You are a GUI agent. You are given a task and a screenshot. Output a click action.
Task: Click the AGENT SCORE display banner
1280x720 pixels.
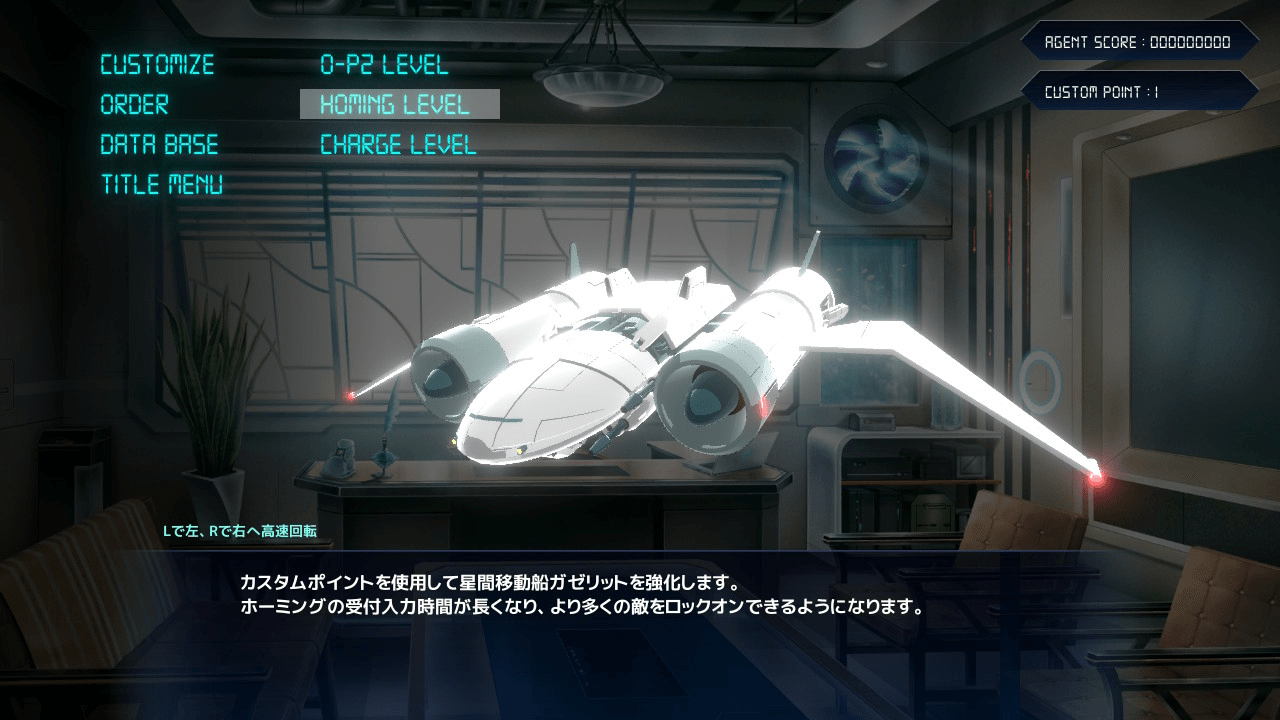pyautogui.click(x=1139, y=42)
